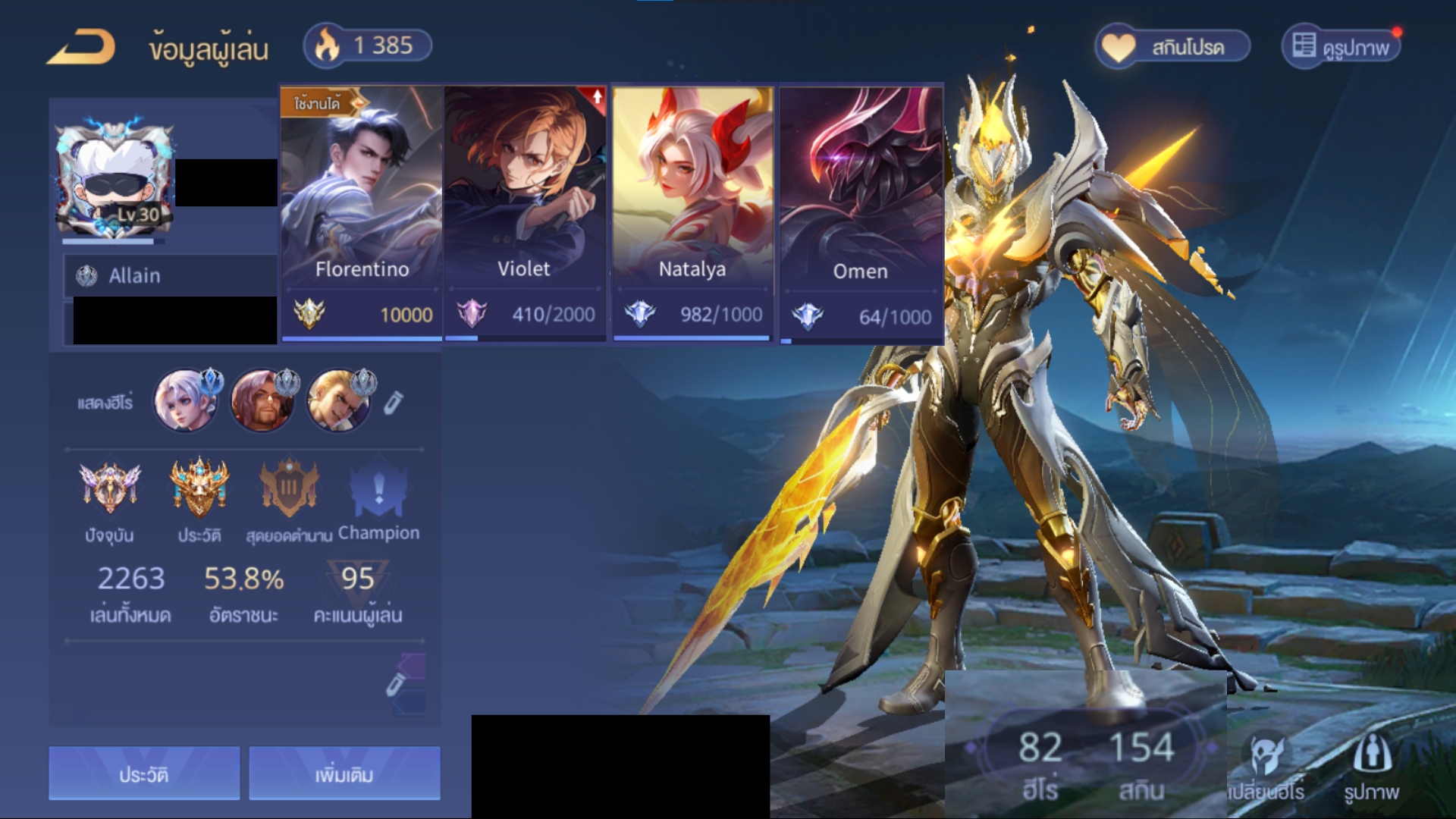Screen dimensions: 1456x819
Task: Choose the Natalya hero card
Action: (692, 212)
